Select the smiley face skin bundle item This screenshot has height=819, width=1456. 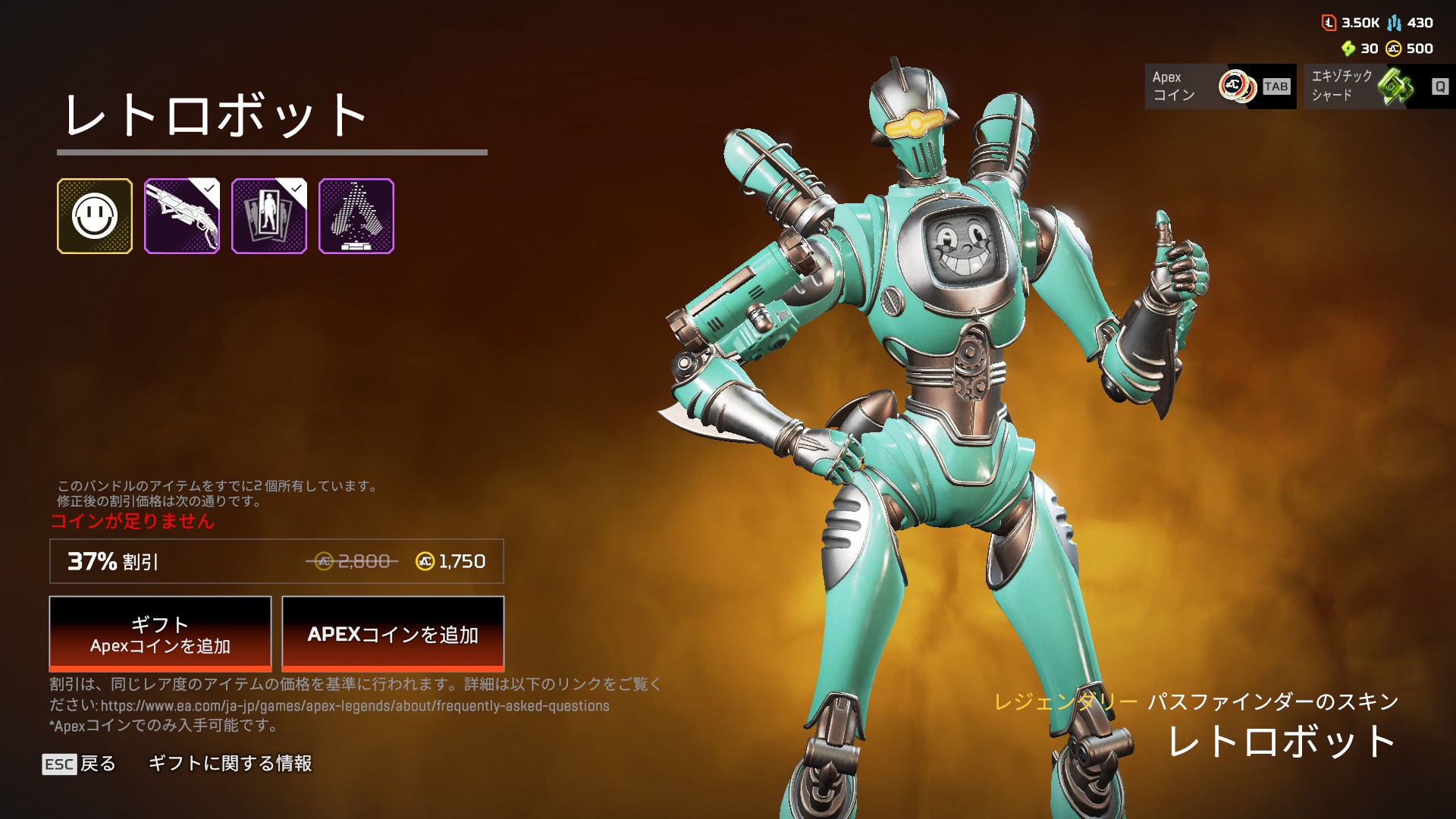(x=95, y=216)
